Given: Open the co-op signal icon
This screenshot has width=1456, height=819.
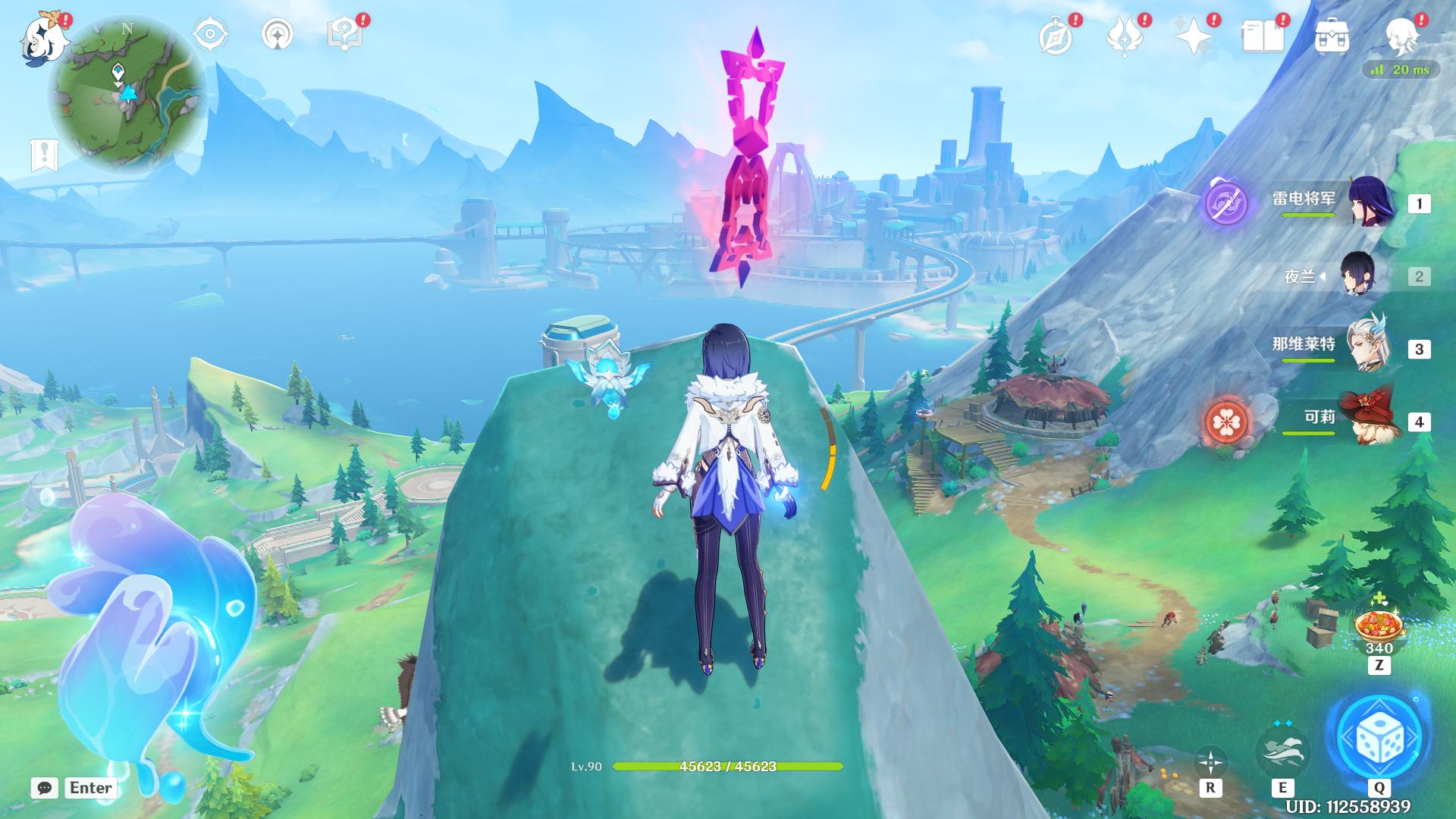Looking at the screenshot, I should [x=278, y=35].
